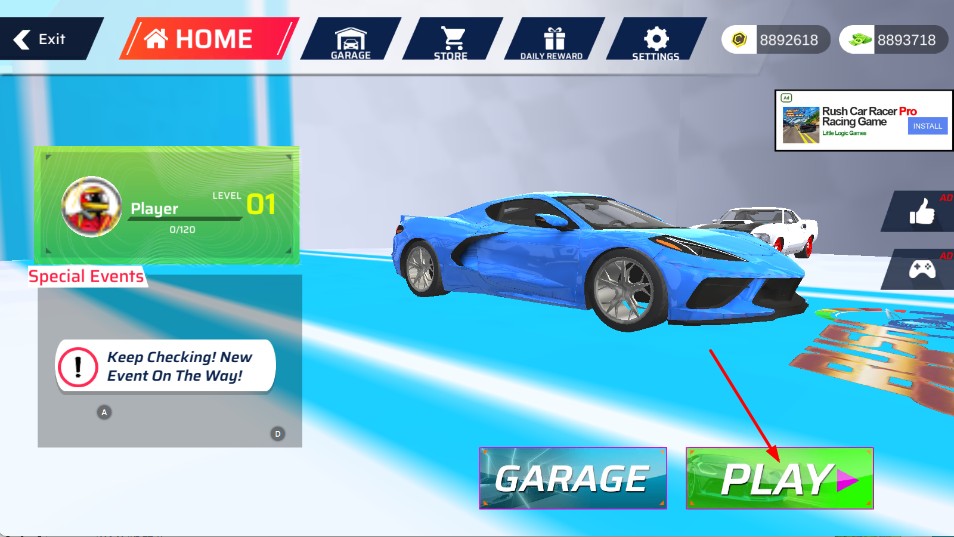Open the Special Events notice panel

point(168,367)
